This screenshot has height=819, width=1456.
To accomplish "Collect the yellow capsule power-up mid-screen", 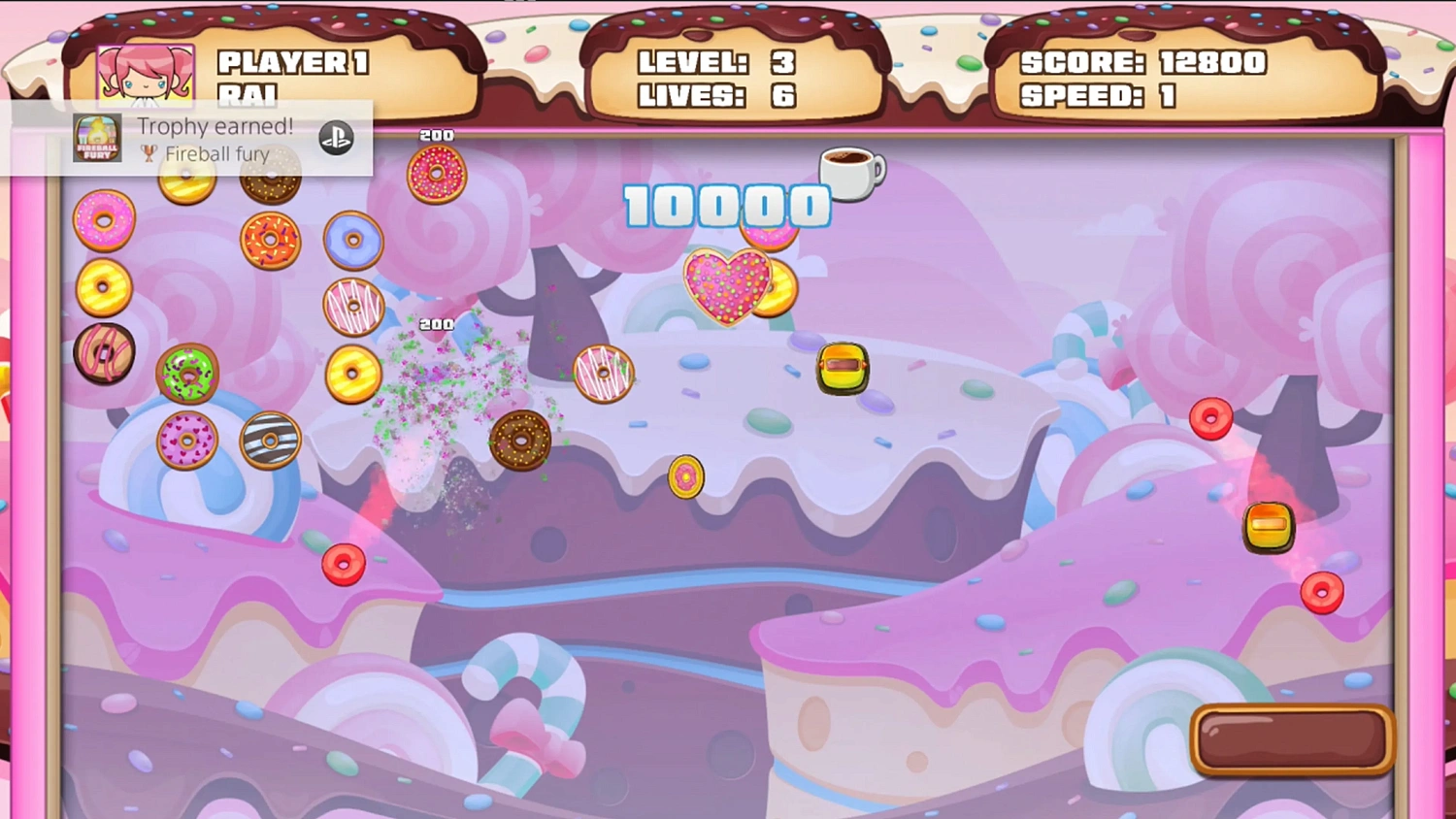I will pyautogui.click(x=843, y=370).
